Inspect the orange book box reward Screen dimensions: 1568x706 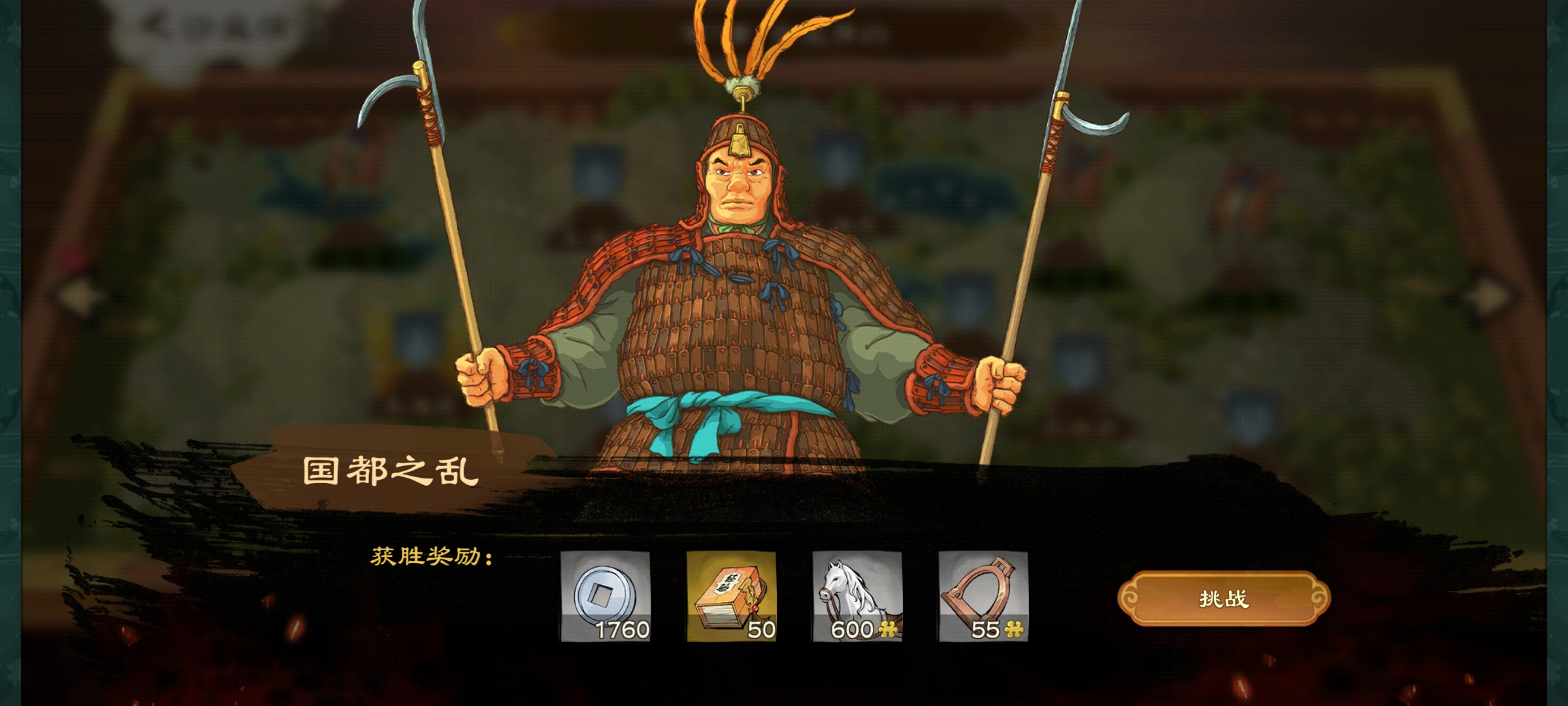pos(731,596)
